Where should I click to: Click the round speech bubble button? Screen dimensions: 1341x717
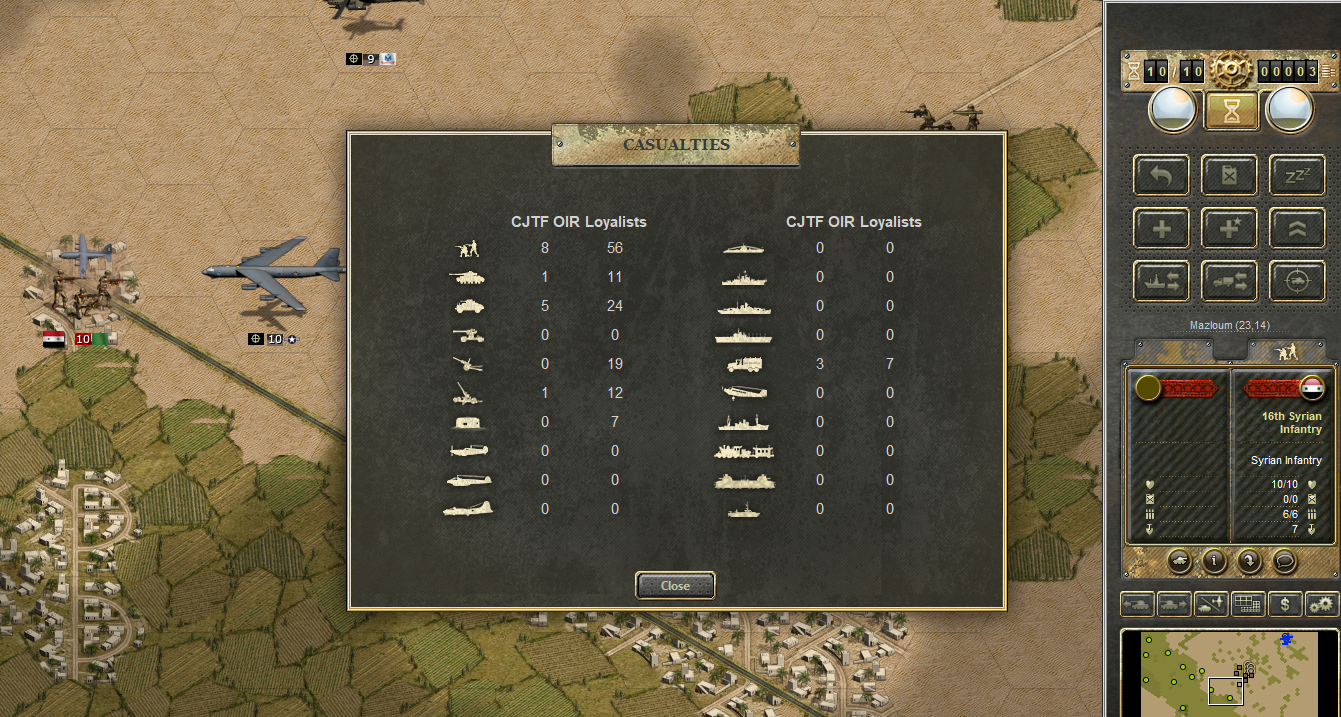point(1283,561)
